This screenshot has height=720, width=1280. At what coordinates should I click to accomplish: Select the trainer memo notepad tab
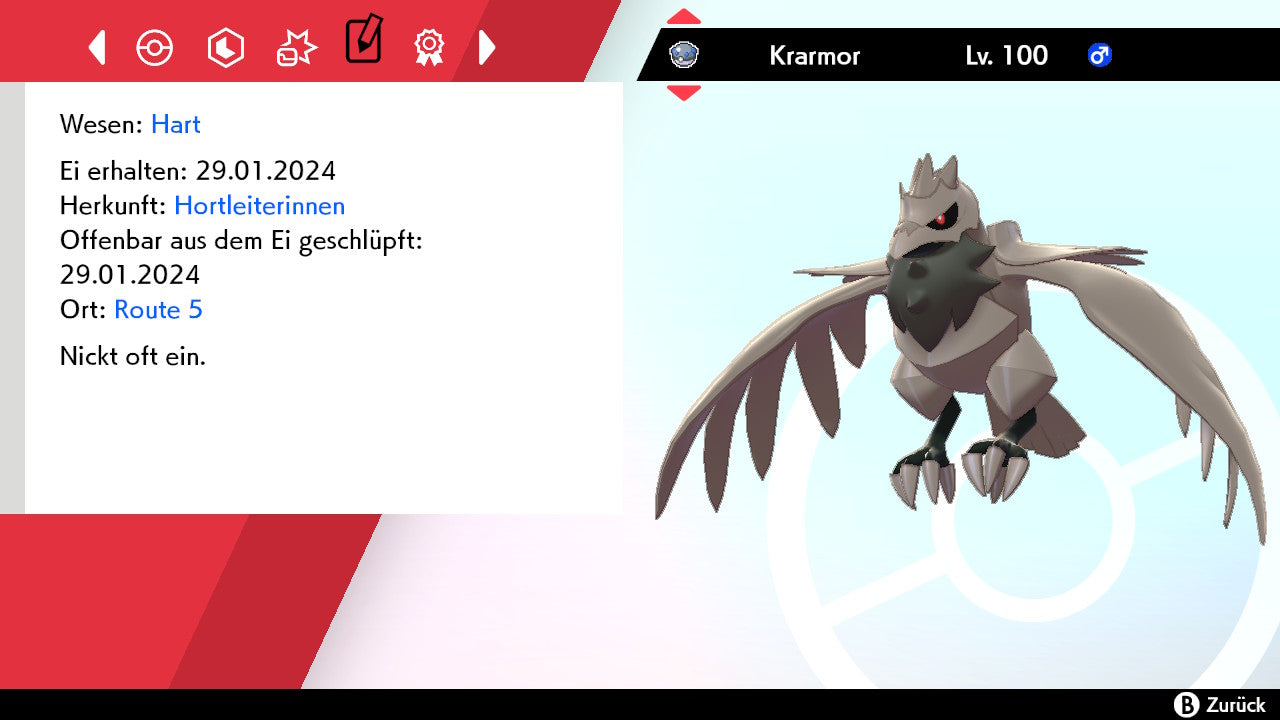click(363, 41)
